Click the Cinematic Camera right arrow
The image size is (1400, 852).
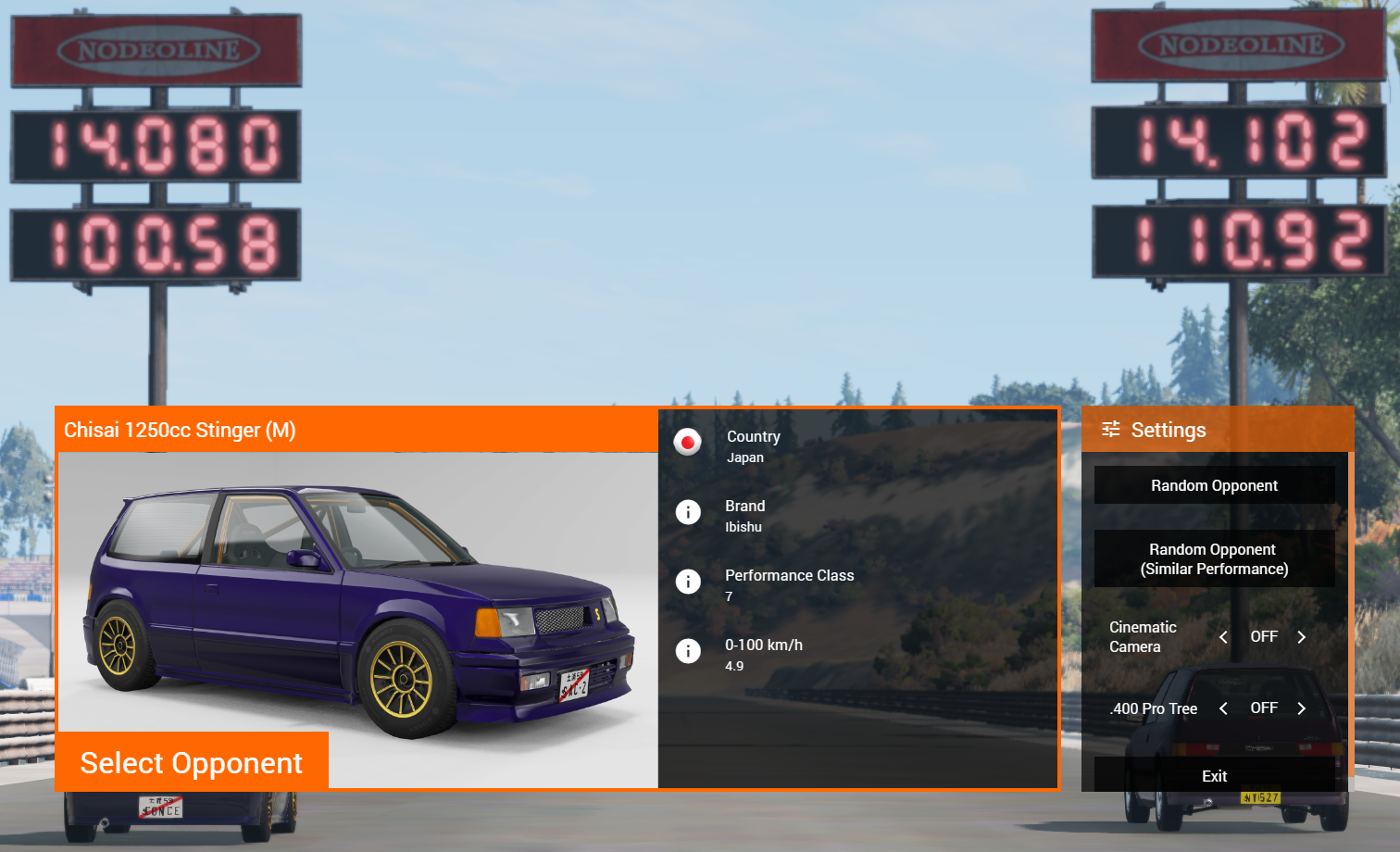(x=1301, y=637)
